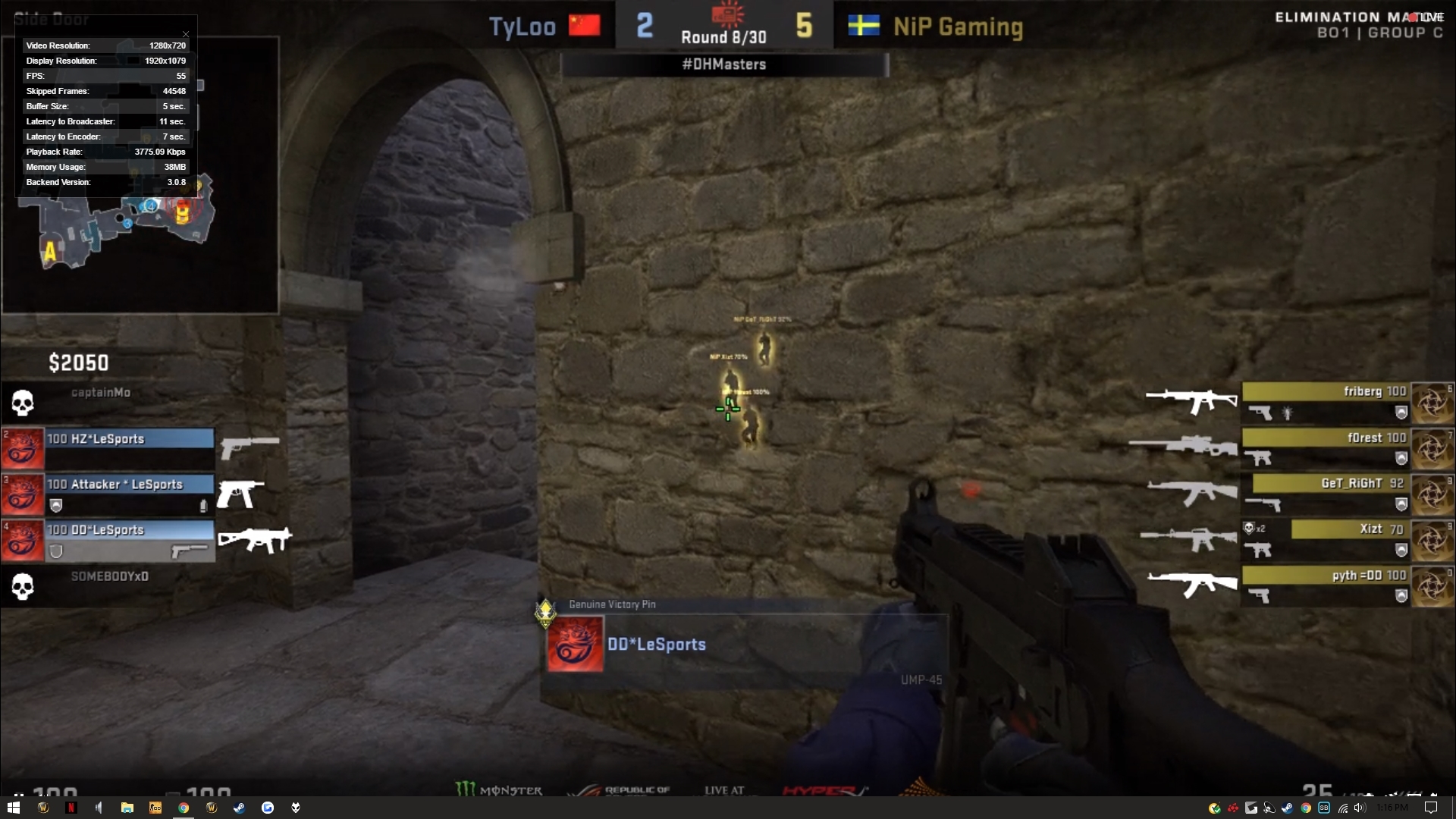
Task: Open CS:GO from the taskbar
Action: pos(155,808)
